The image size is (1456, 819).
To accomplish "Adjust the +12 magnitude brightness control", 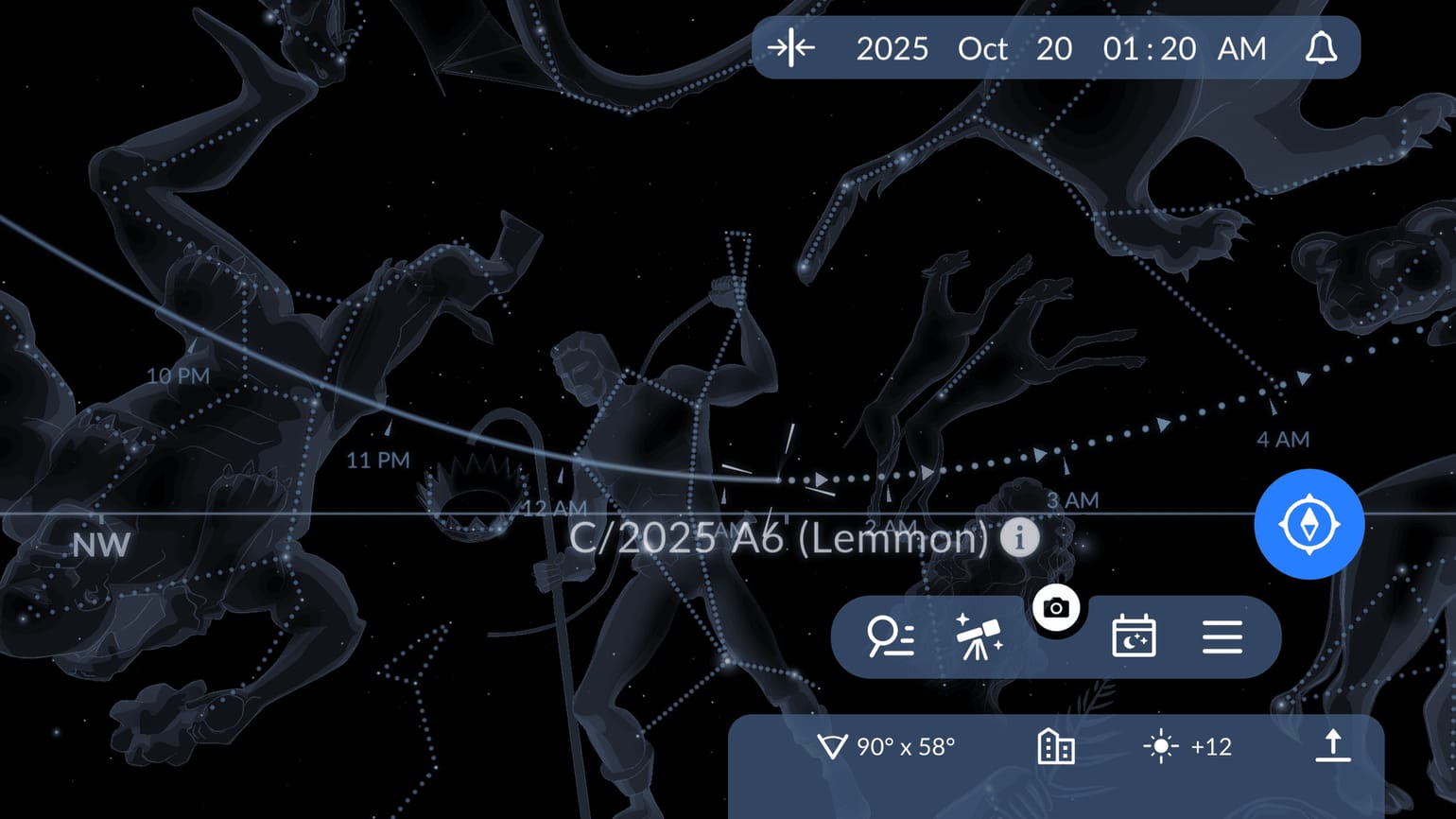I will tap(1186, 746).
